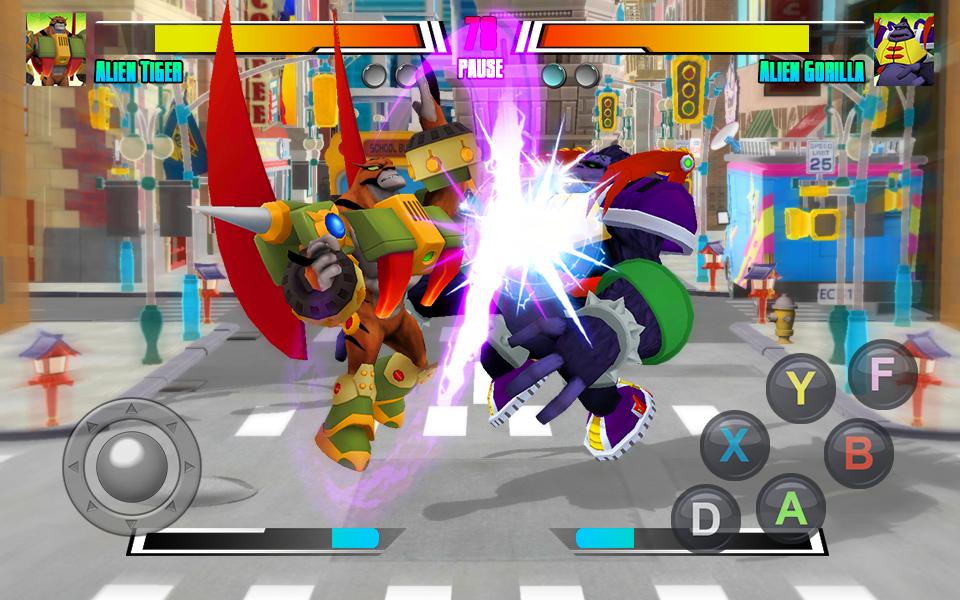Tap the pink F action button
The height and width of the screenshot is (600, 960).
881,374
